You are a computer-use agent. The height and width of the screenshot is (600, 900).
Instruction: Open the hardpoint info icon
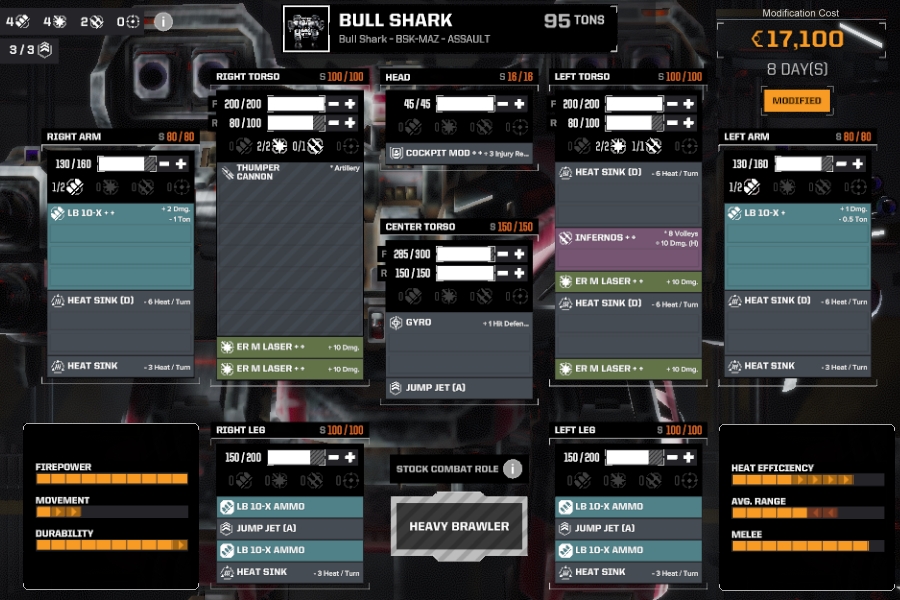point(162,21)
